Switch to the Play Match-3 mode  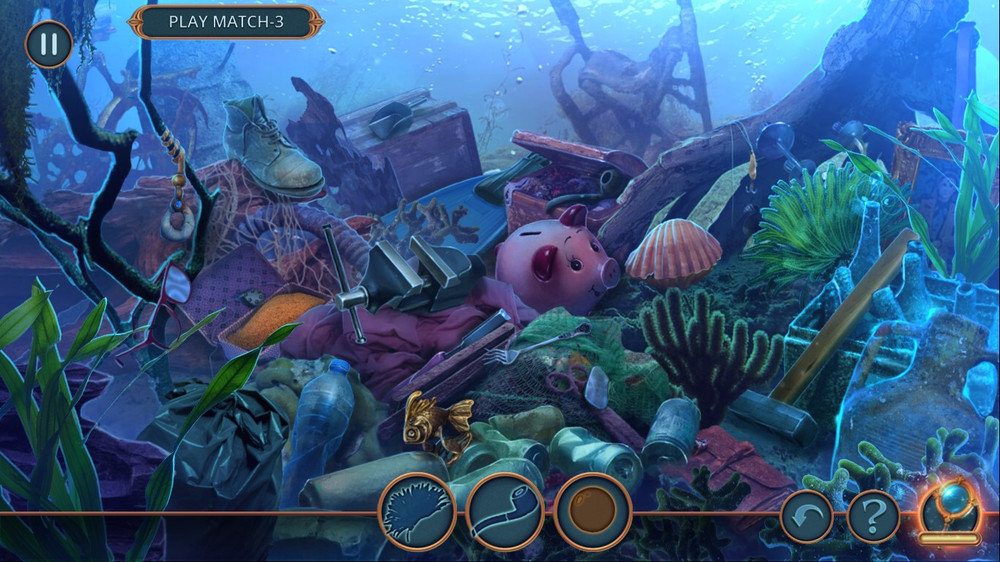[226, 21]
